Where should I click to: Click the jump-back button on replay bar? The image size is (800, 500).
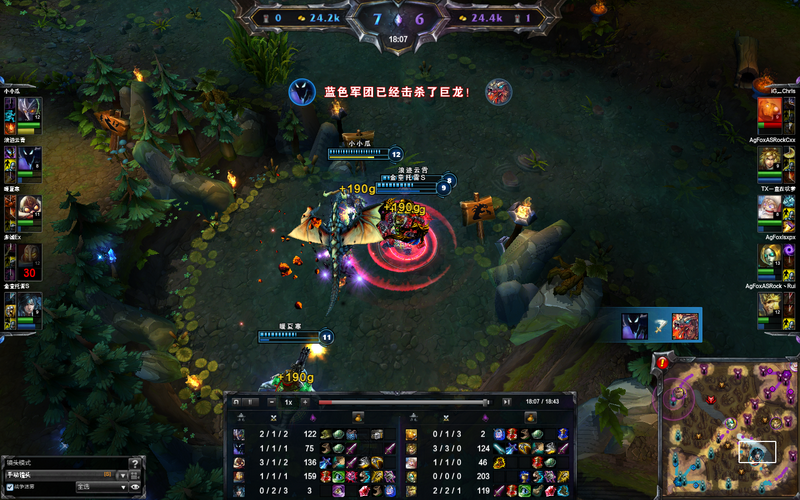pos(236,402)
